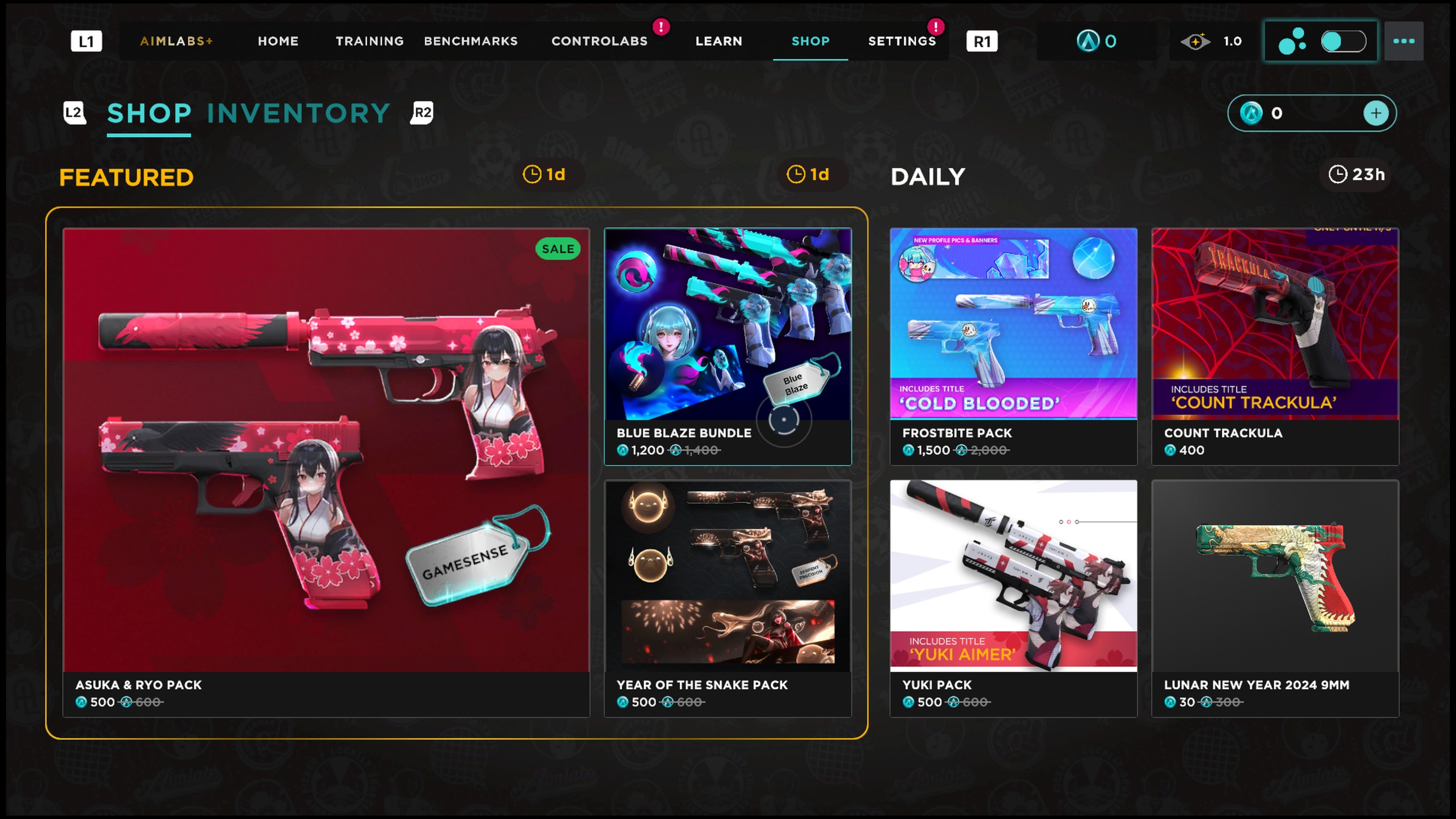Open more options via the ellipsis icon
The height and width of the screenshot is (819, 1456).
coord(1404,41)
